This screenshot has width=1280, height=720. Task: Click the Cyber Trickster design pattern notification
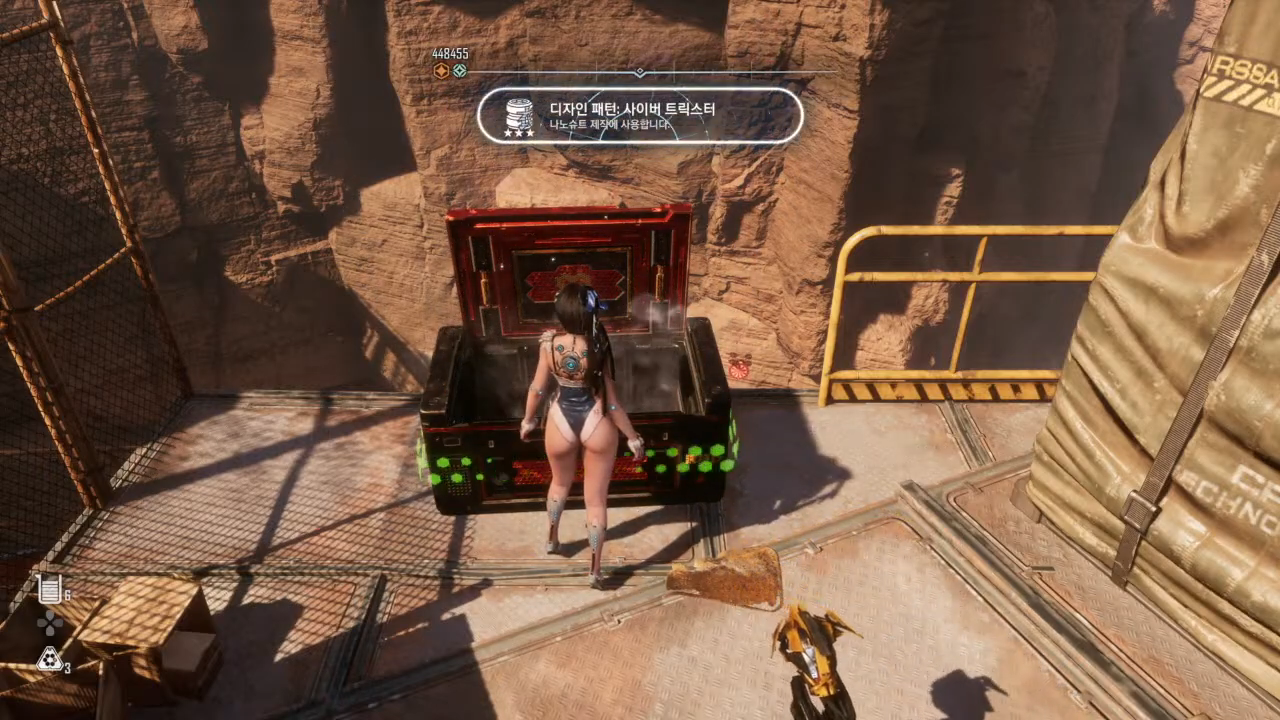640,115
